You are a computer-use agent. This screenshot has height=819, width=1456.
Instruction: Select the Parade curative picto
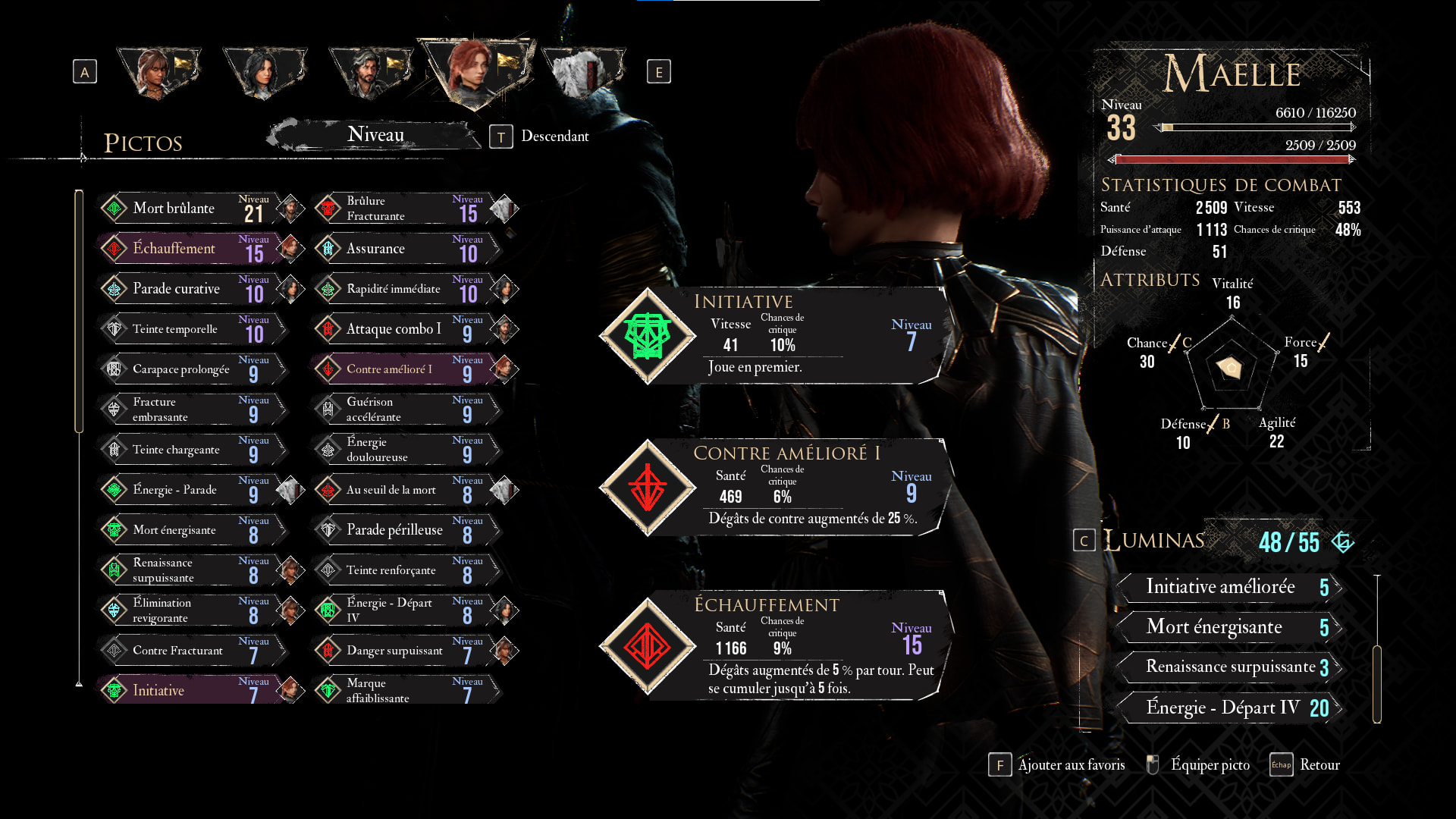[x=190, y=288]
